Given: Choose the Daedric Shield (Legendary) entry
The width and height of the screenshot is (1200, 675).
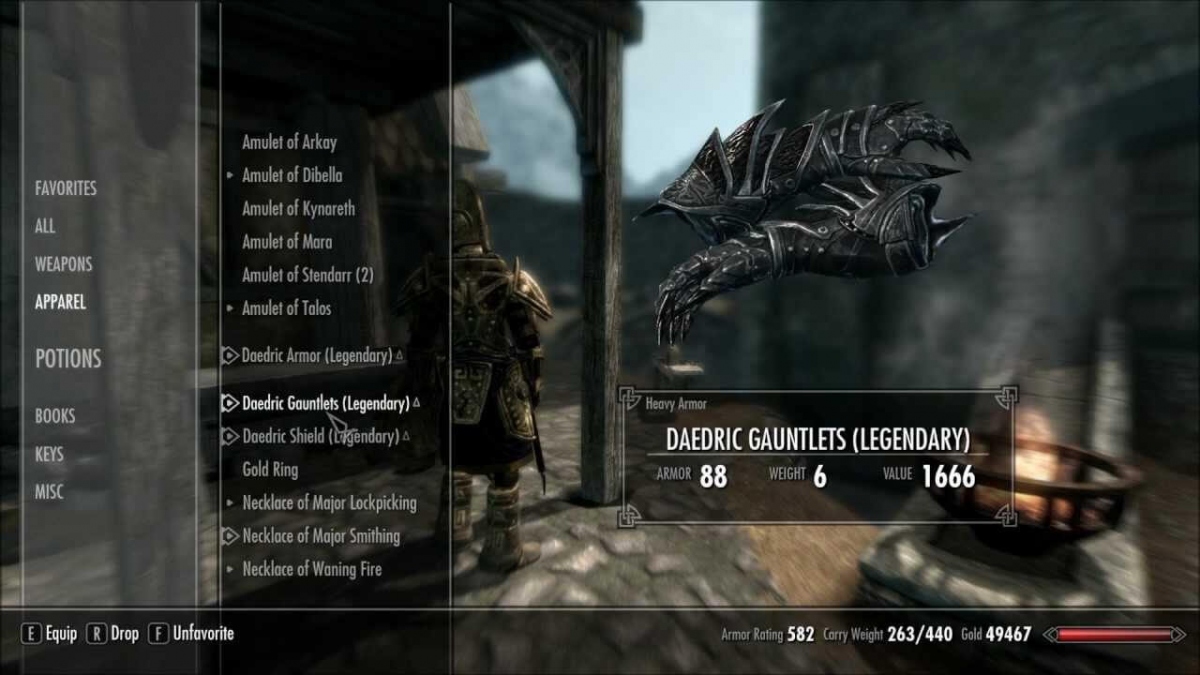Looking at the screenshot, I should [x=320, y=437].
